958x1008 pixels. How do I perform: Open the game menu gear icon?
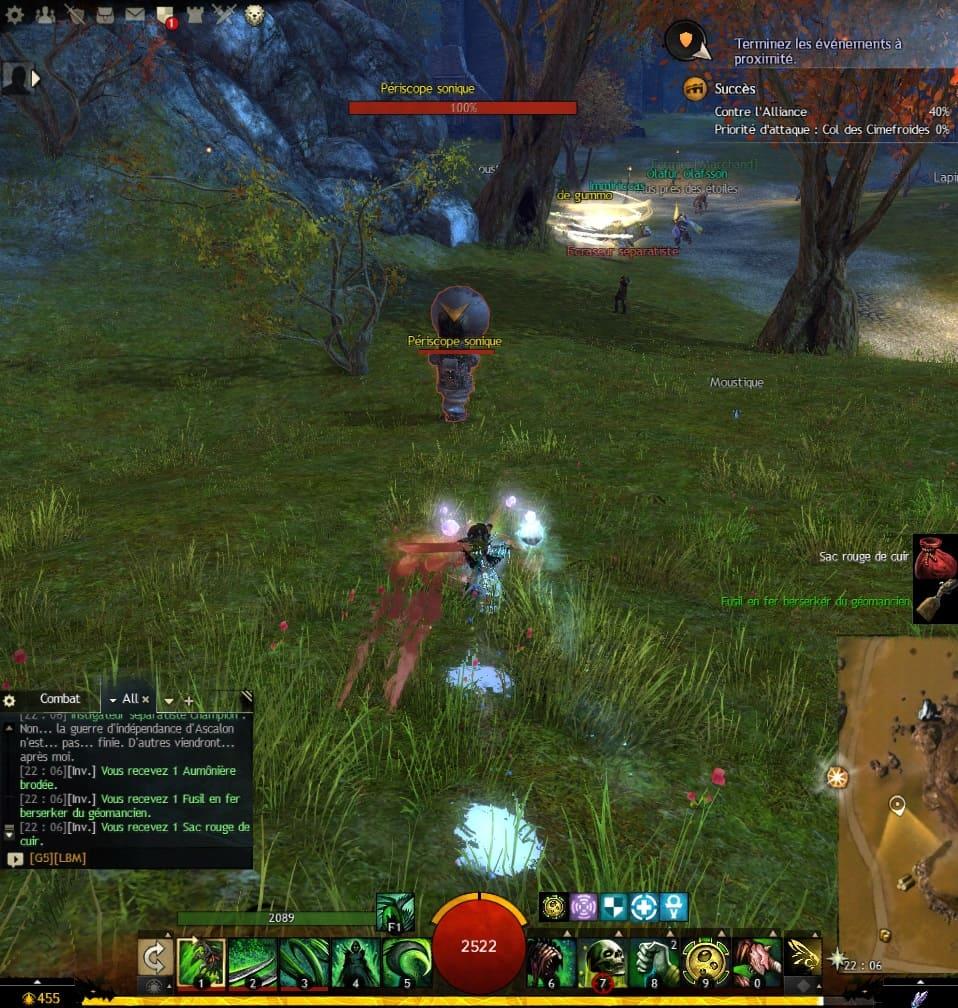pyautogui.click(x=15, y=14)
